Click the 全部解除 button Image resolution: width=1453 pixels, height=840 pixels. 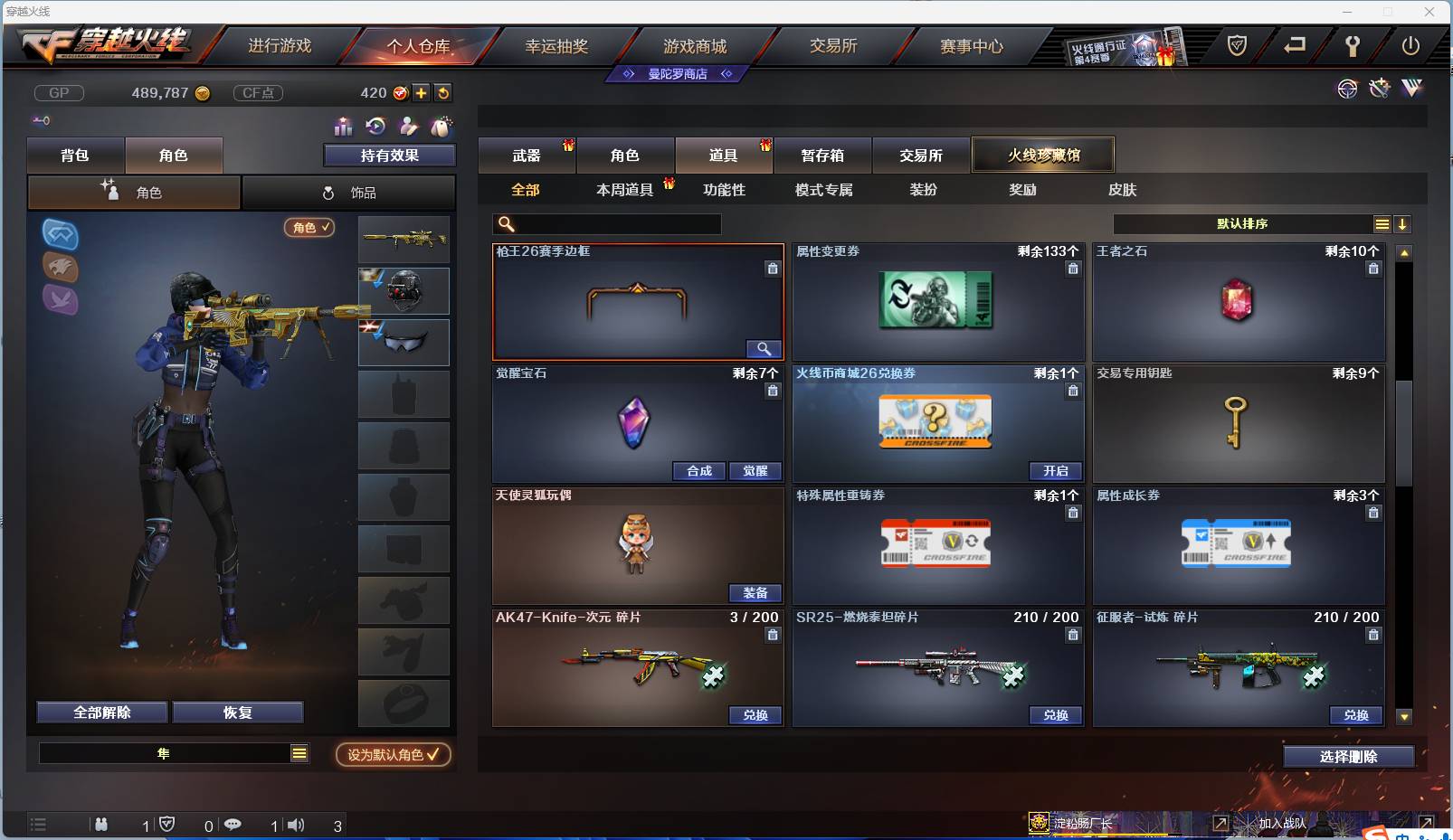(x=101, y=712)
